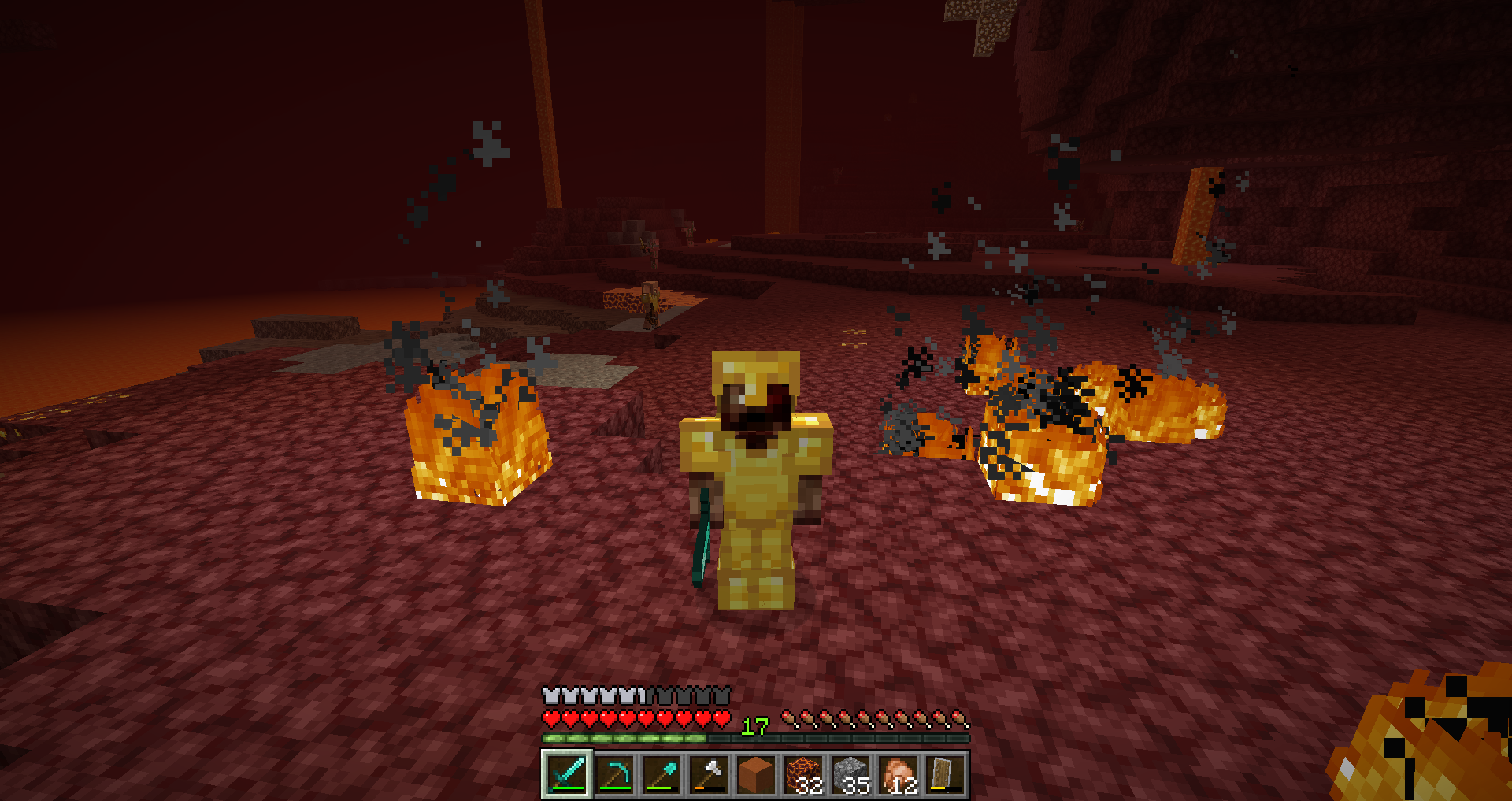1512x801 pixels.
Task: Choose the diamond shovel in the hotbar
Action: tap(661, 774)
